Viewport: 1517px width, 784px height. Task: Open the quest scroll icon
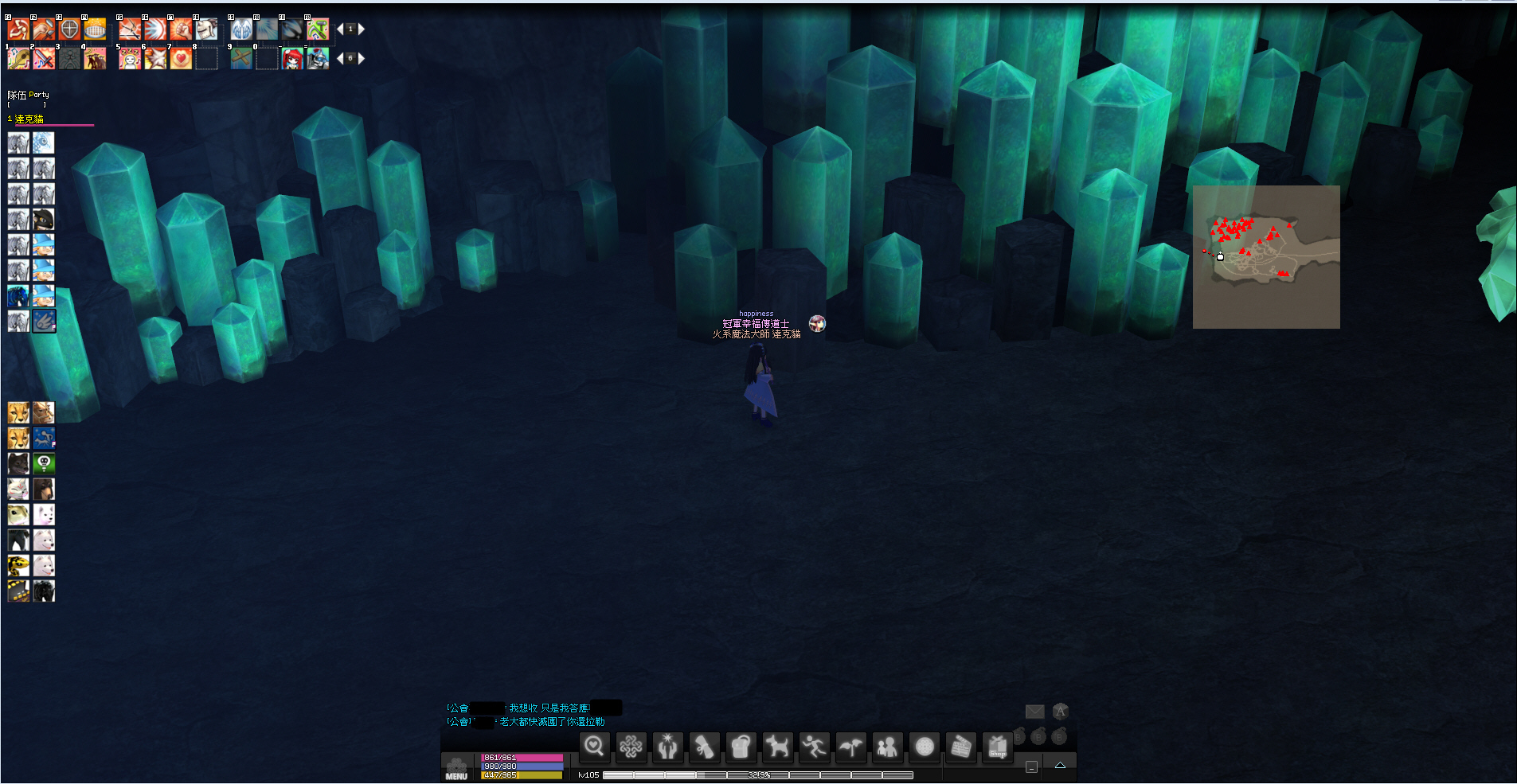(704, 747)
